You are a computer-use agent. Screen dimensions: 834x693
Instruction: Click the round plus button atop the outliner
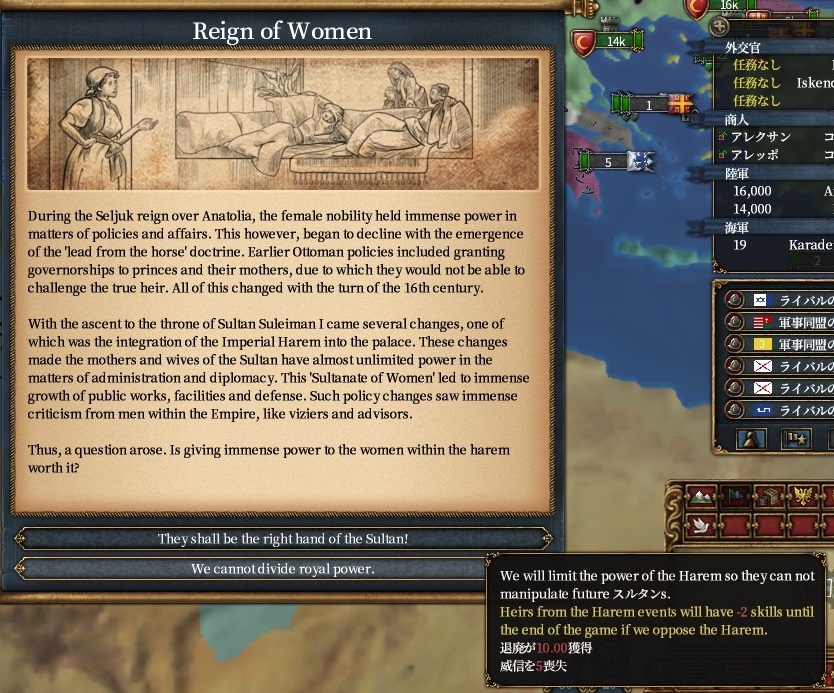(719, 27)
